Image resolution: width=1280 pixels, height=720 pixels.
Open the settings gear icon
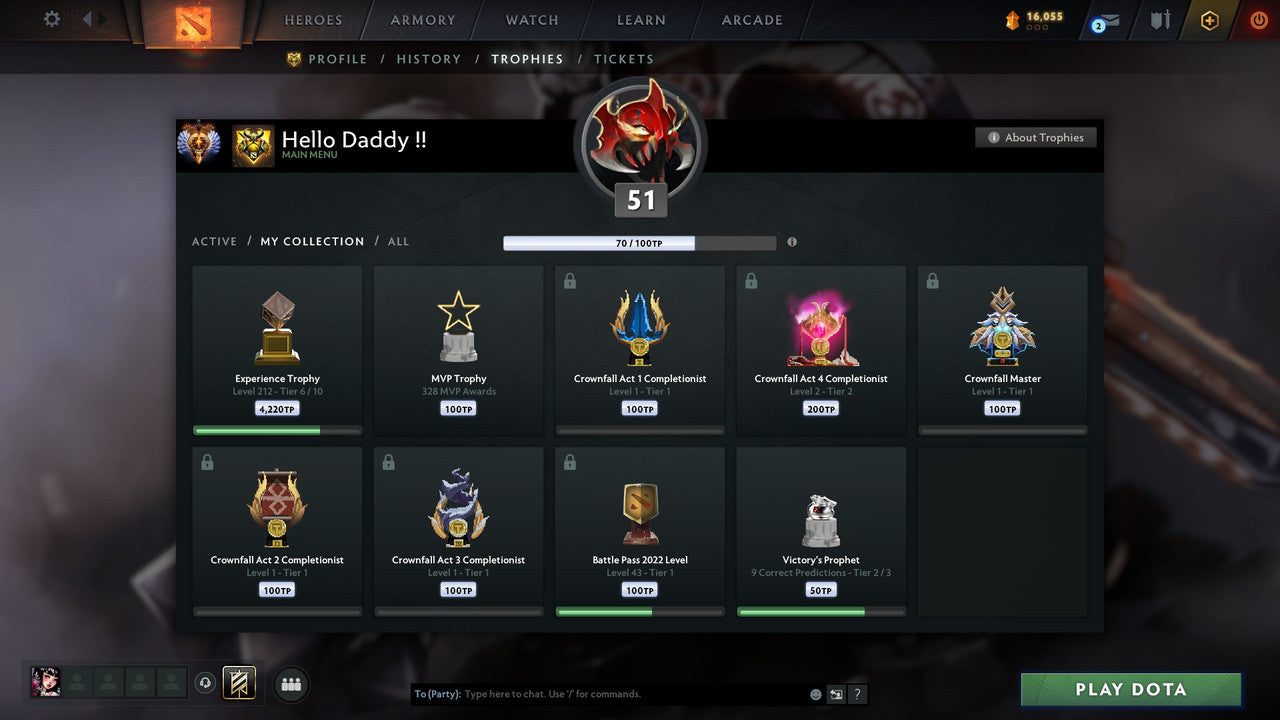50,18
